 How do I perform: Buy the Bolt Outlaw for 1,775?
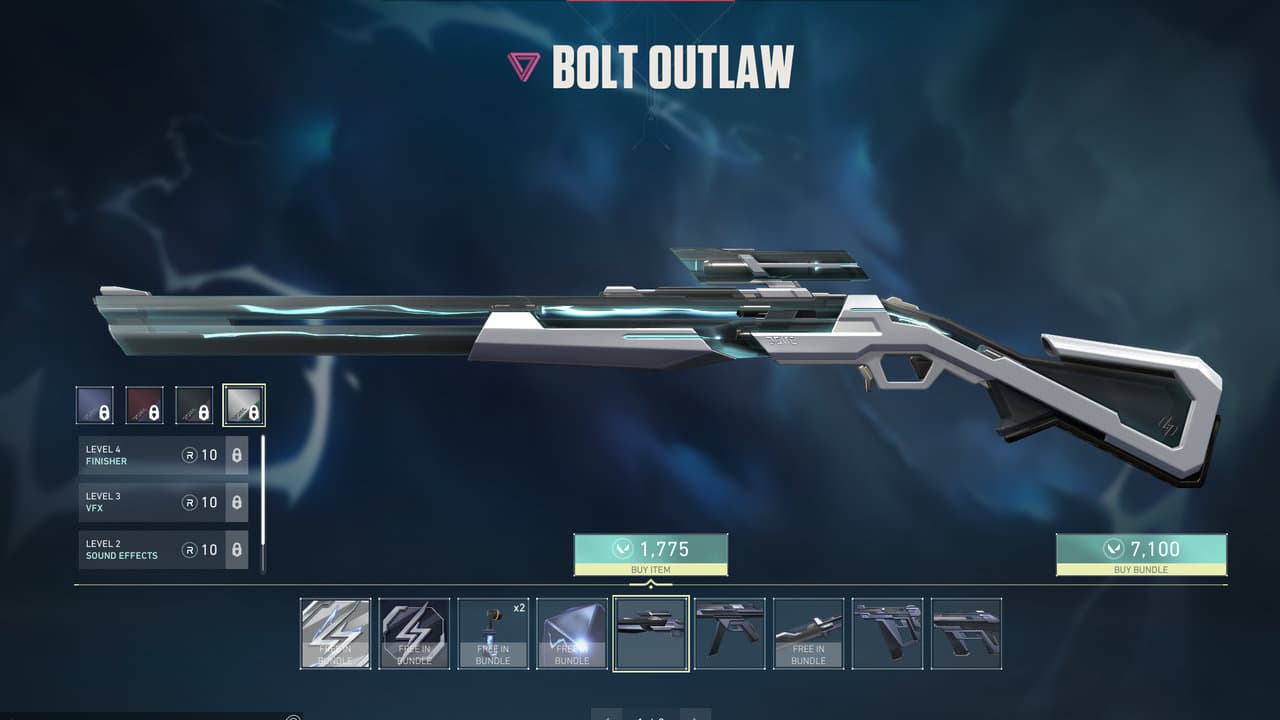pos(650,554)
